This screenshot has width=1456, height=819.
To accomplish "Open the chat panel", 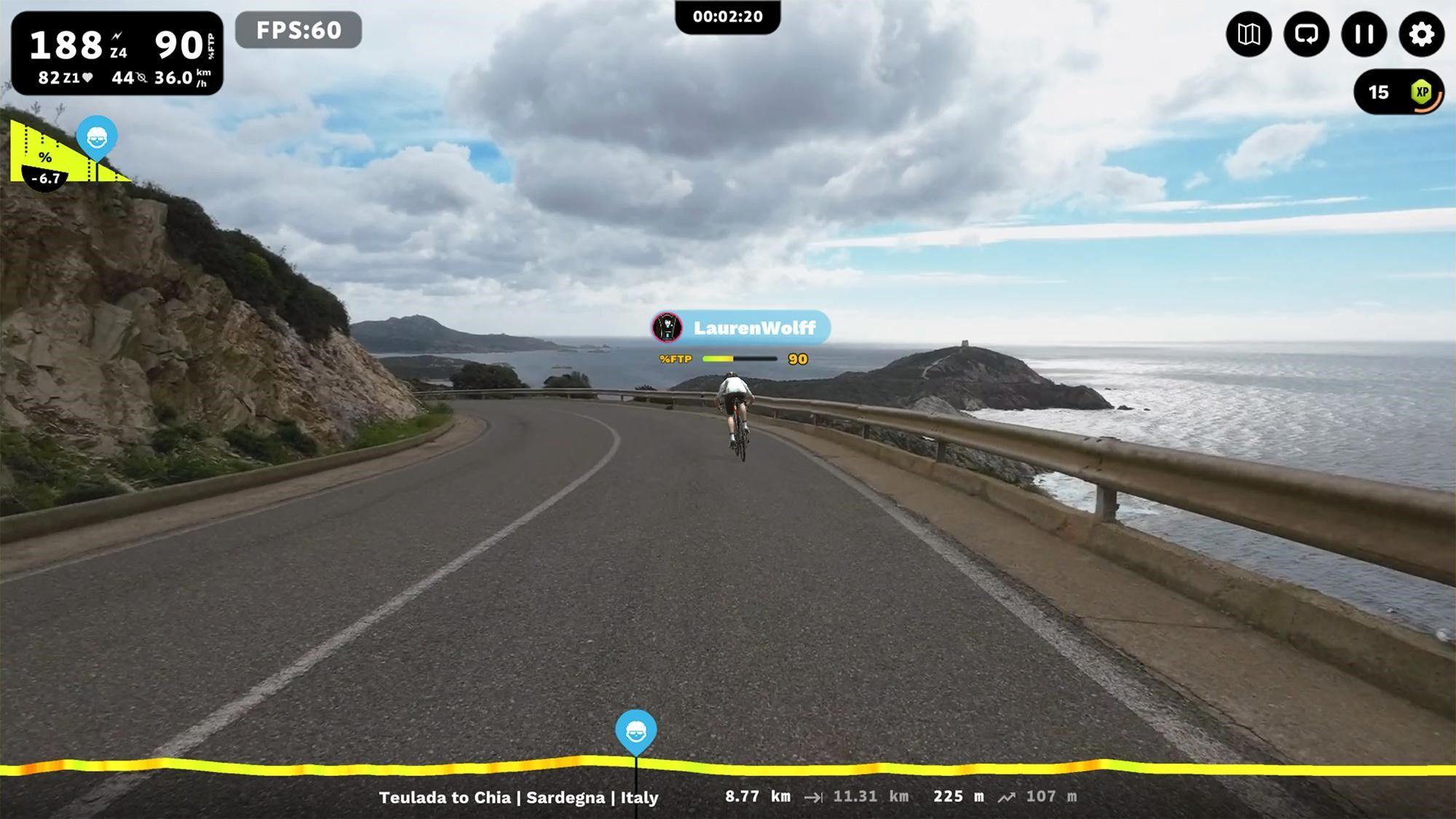I will point(1305,34).
